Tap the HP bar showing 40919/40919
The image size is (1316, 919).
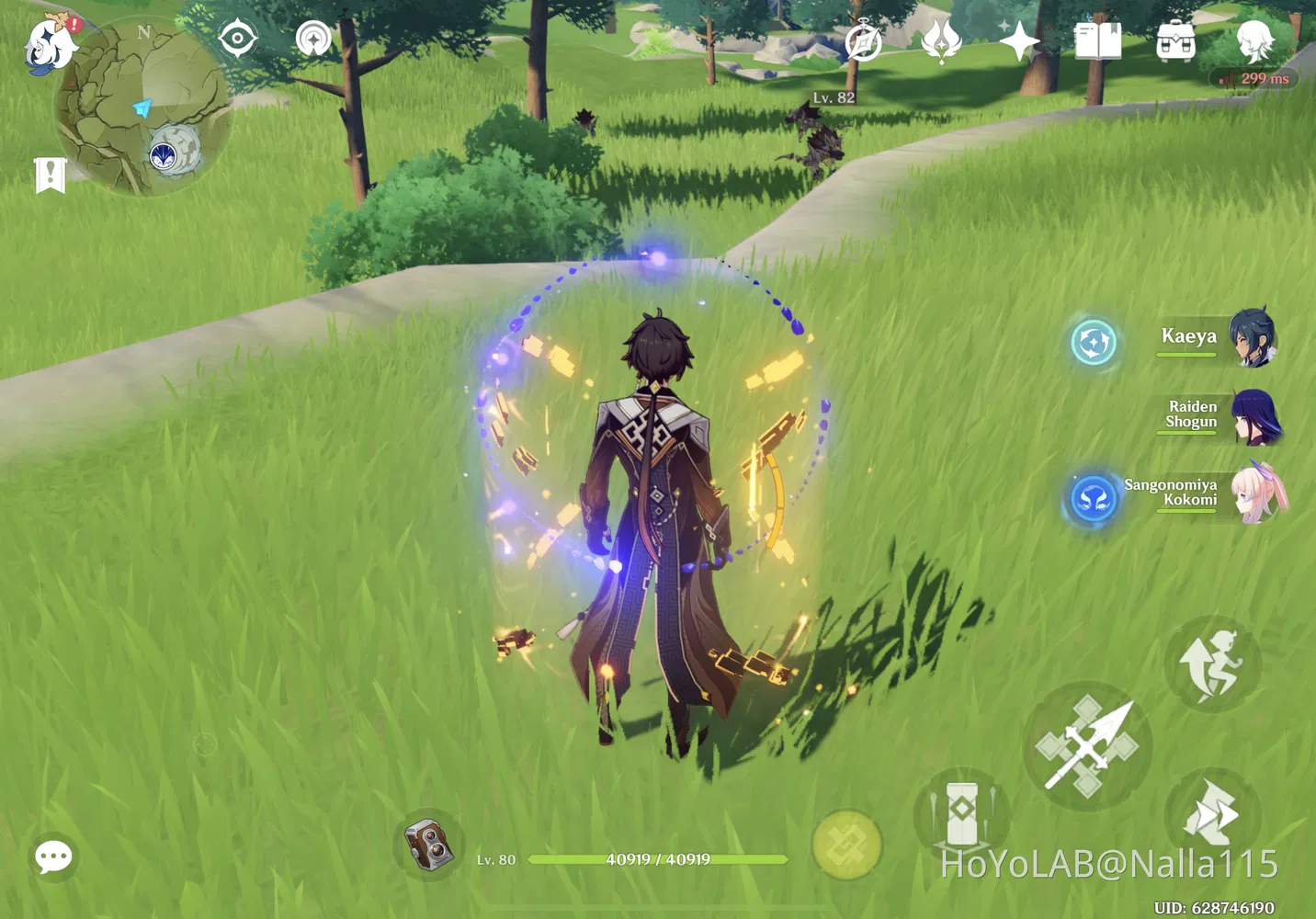click(x=656, y=860)
